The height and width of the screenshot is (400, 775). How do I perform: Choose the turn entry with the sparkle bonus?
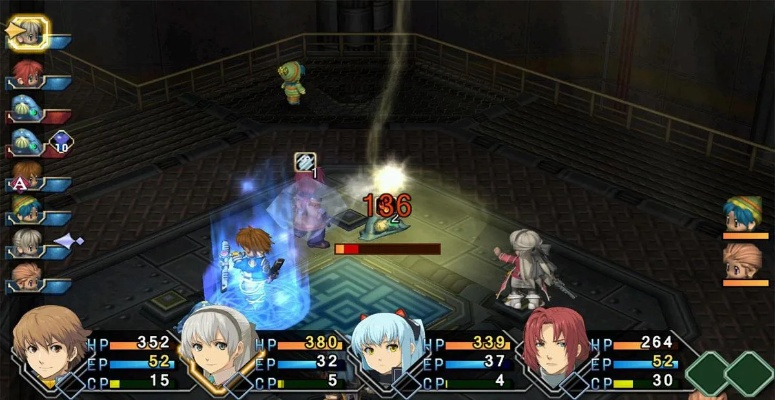[x=28, y=243]
